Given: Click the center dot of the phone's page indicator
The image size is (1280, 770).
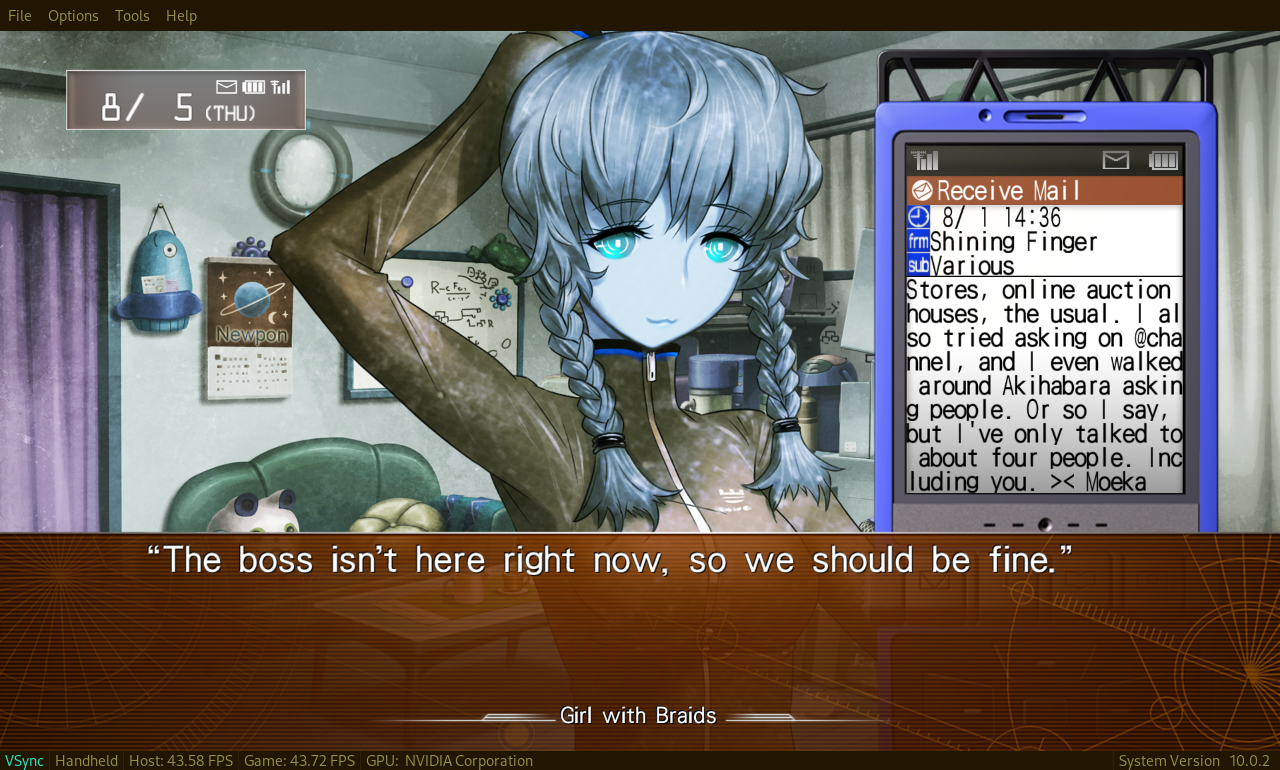Looking at the screenshot, I should 1044,524.
